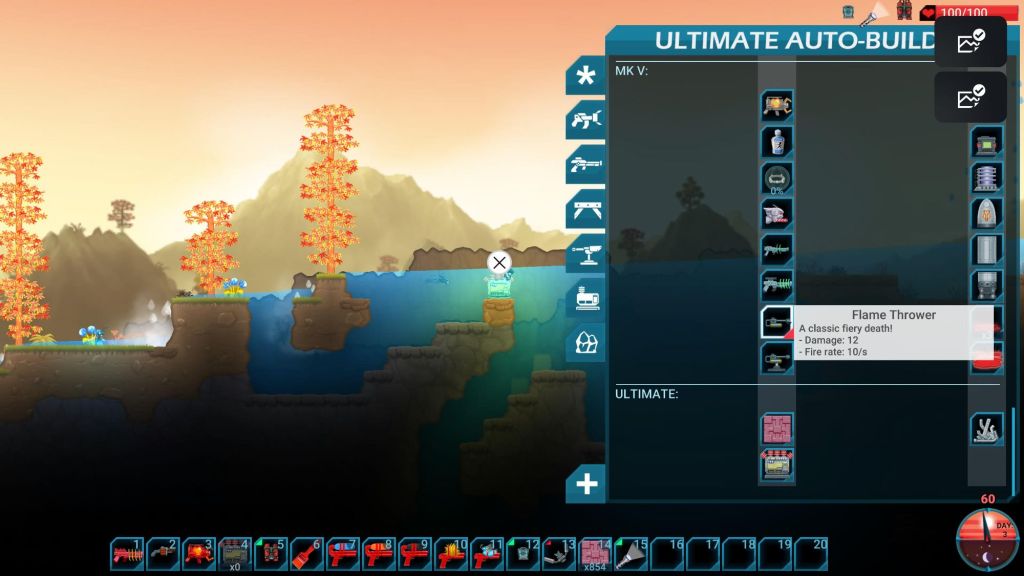Image resolution: width=1024 pixels, height=576 pixels.
Task: Select the mech walker recipe icon
Action: pos(777,105)
